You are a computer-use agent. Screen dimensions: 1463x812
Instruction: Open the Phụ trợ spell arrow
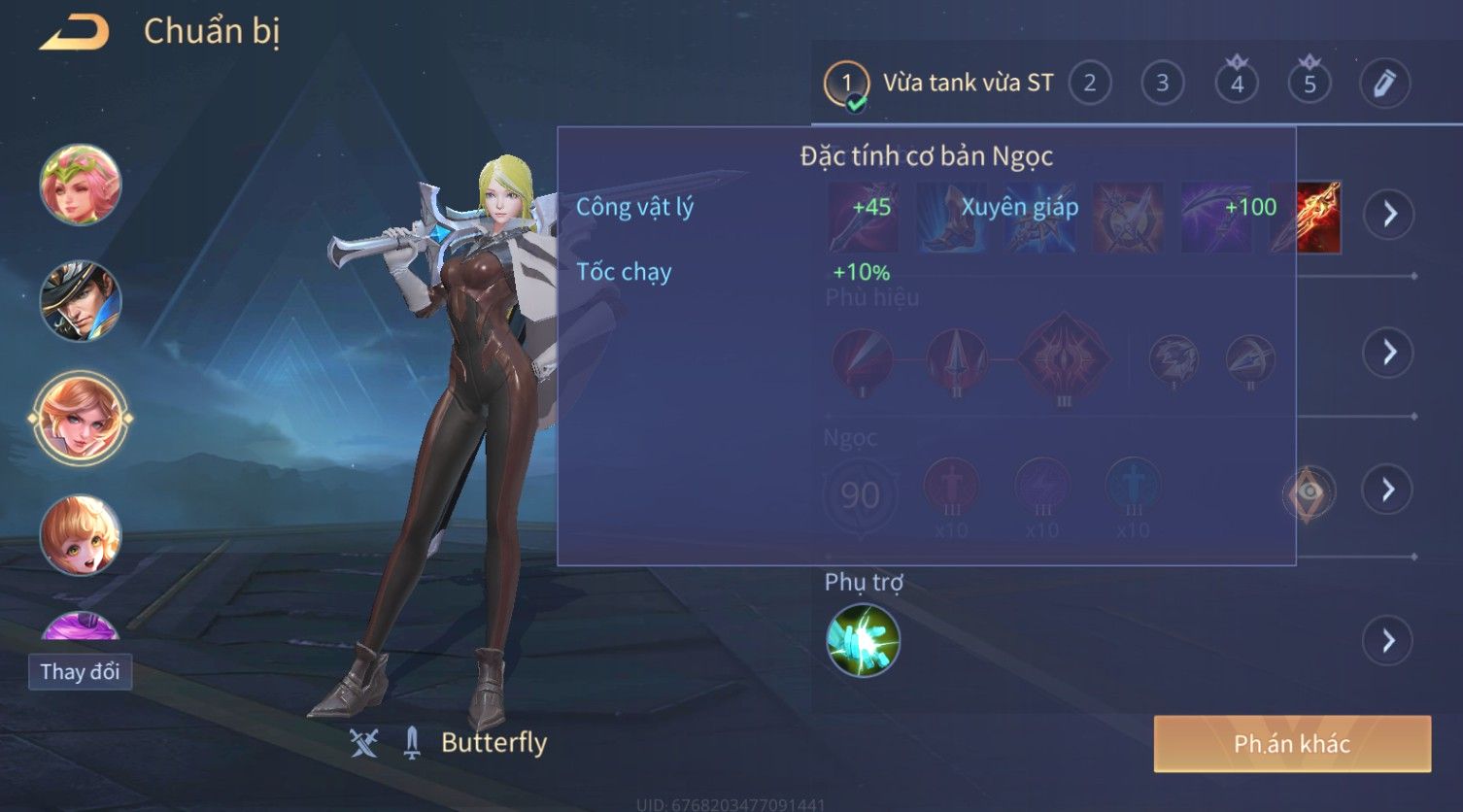tap(1387, 641)
